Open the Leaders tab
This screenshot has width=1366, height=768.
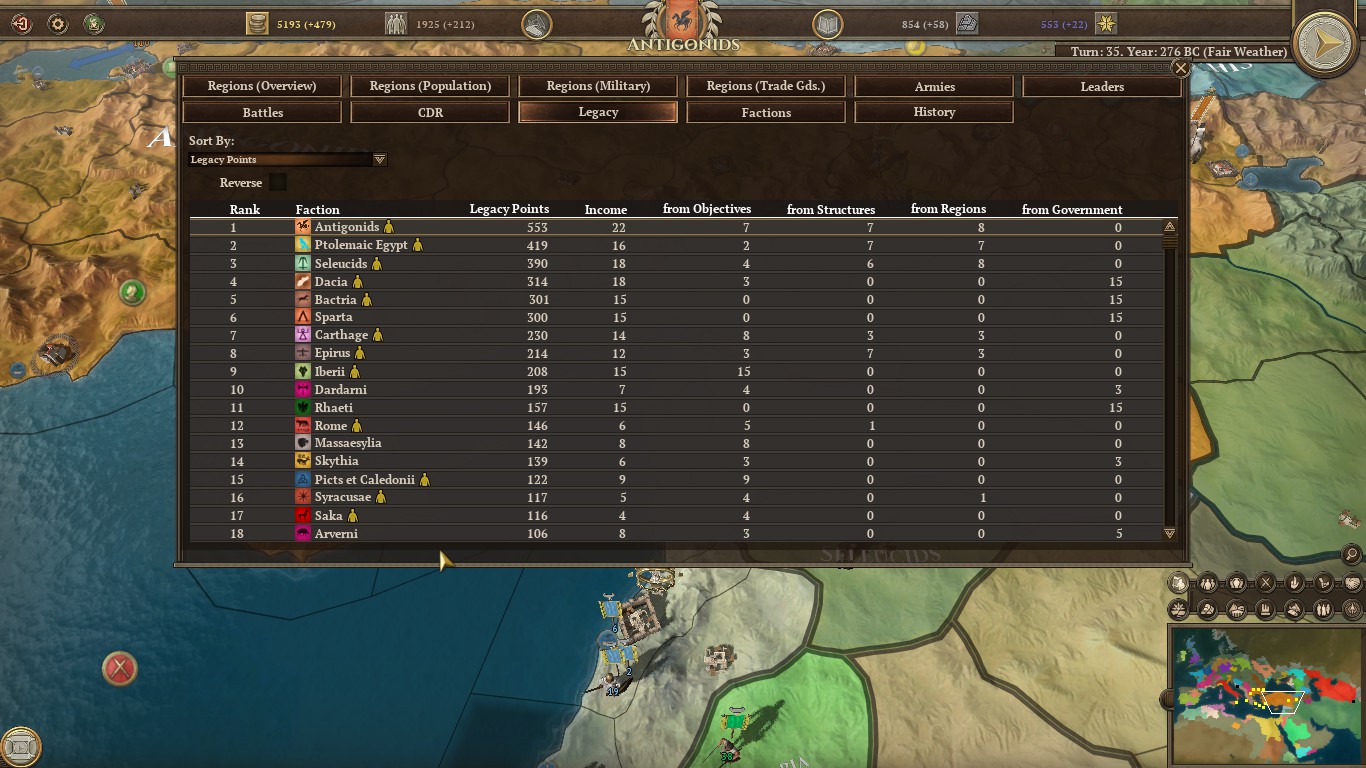[1102, 87]
